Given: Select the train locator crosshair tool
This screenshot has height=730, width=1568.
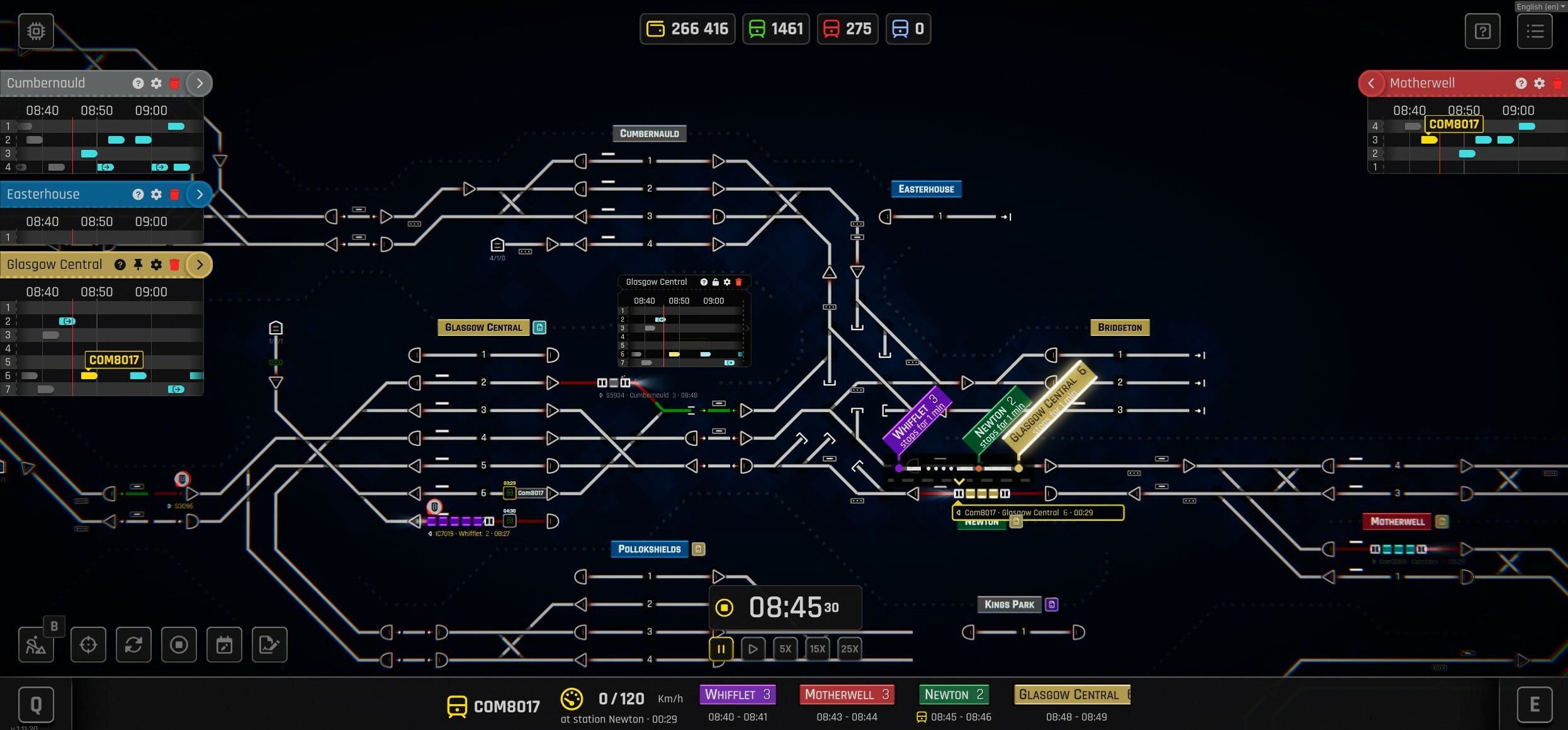Looking at the screenshot, I should pos(88,644).
